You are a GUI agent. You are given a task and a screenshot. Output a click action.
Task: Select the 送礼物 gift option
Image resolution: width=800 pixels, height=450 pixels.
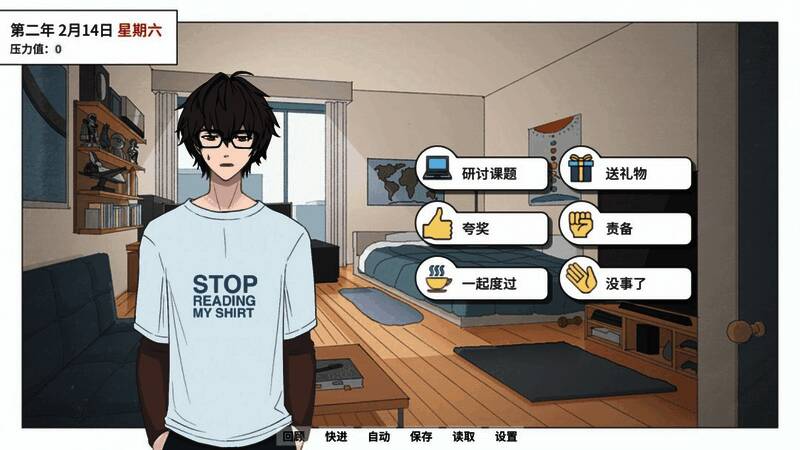click(x=626, y=173)
